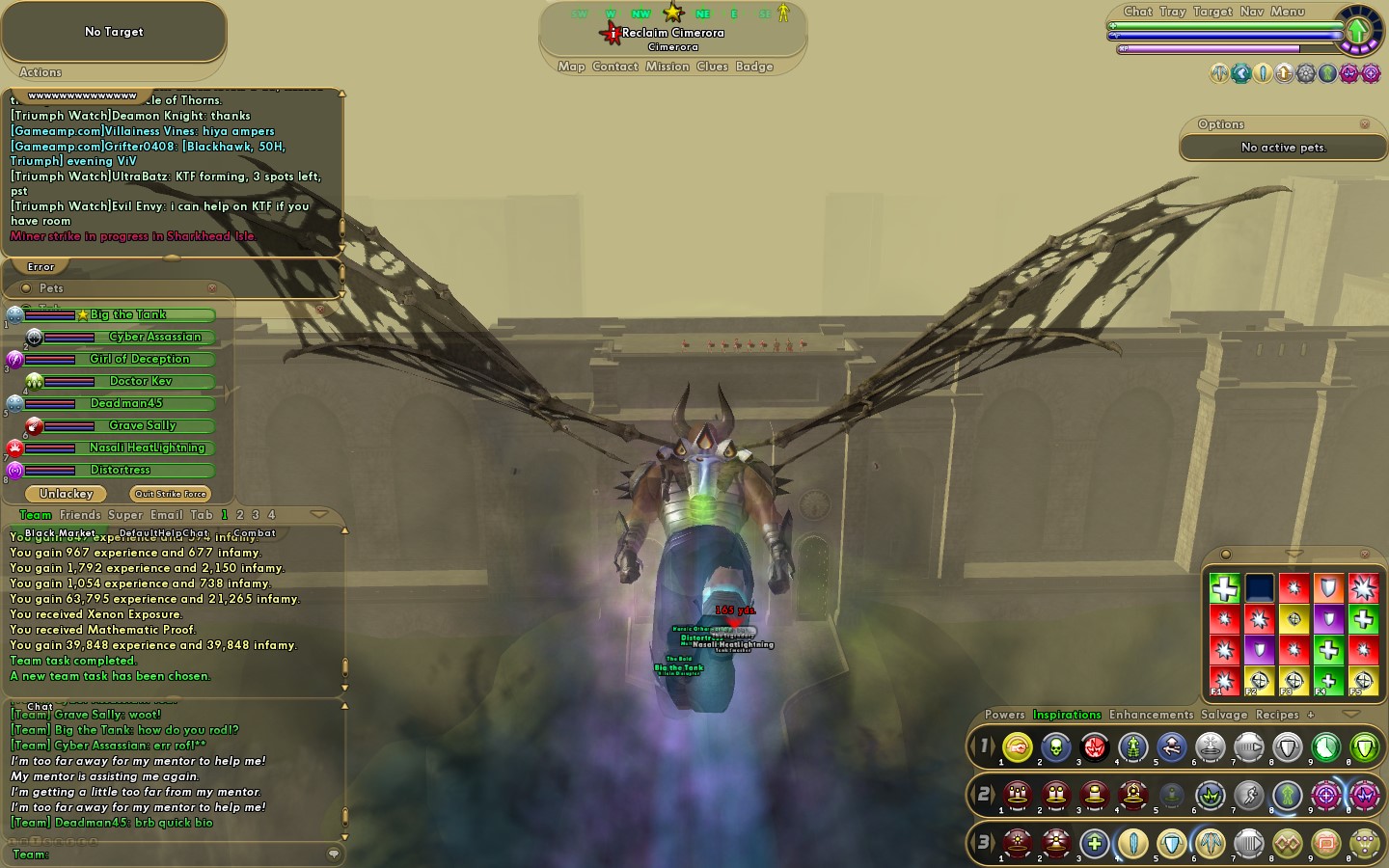Open the main Menu
This screenshot has width=1389, height=868.
(1287, 12)
